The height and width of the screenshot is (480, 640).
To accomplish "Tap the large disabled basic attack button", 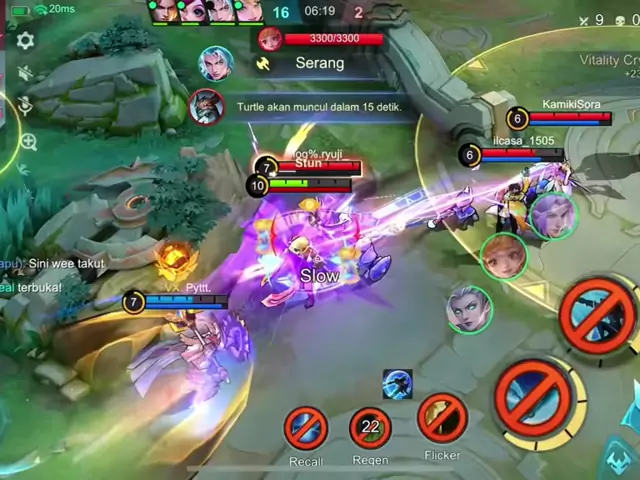I will [x=535, y=399].
